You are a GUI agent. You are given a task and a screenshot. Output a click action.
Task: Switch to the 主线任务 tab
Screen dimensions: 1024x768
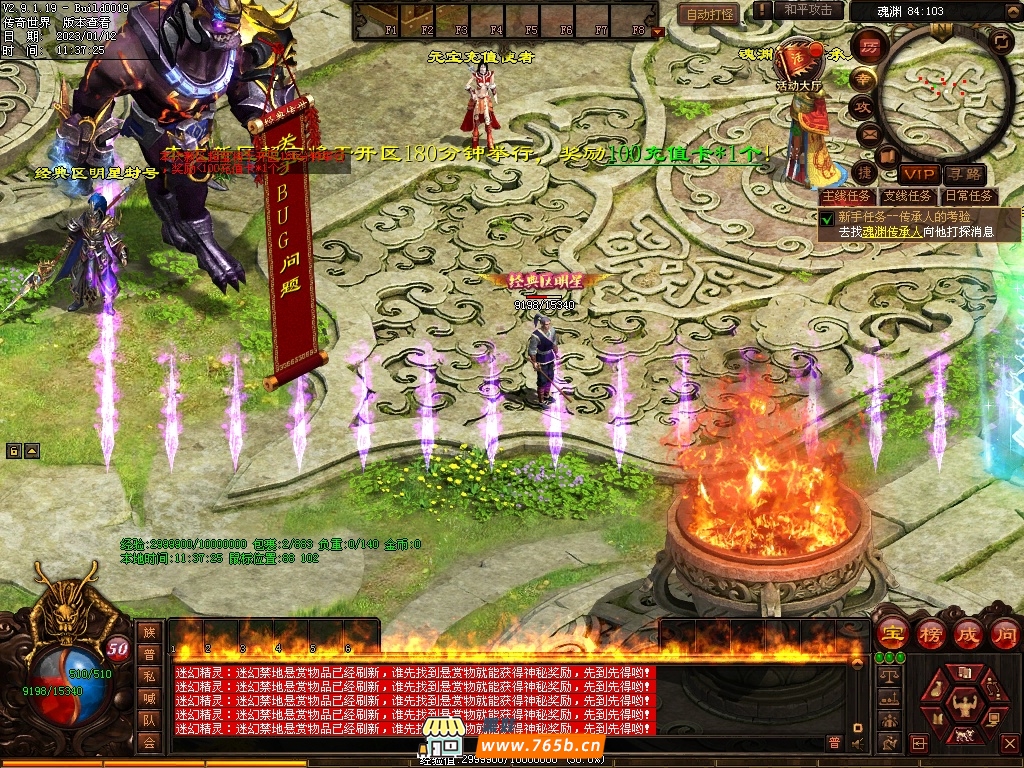pyautogui.click(x=846, y=196)
